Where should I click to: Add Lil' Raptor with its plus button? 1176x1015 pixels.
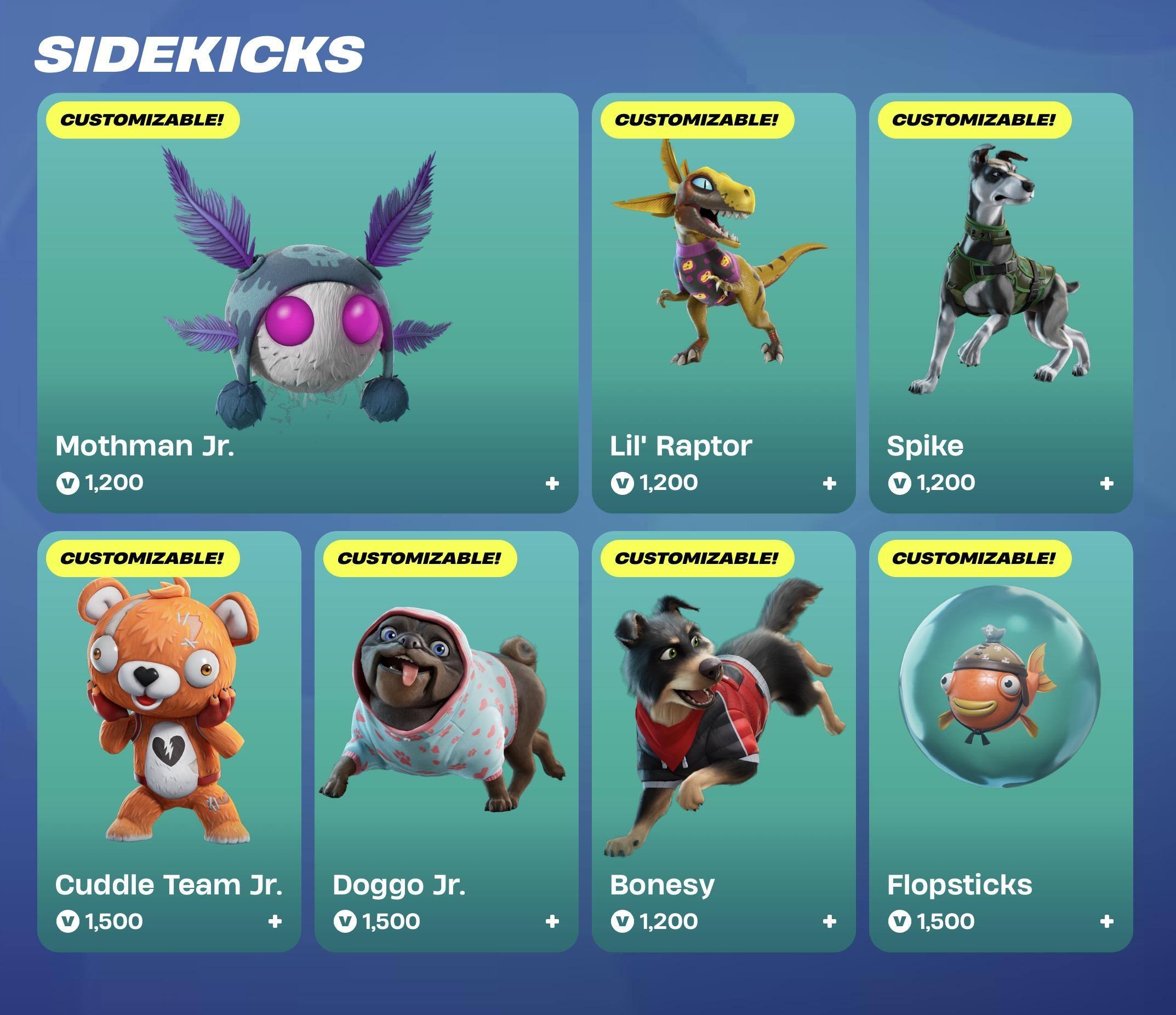pyautogui.click(x=829, y=483)
